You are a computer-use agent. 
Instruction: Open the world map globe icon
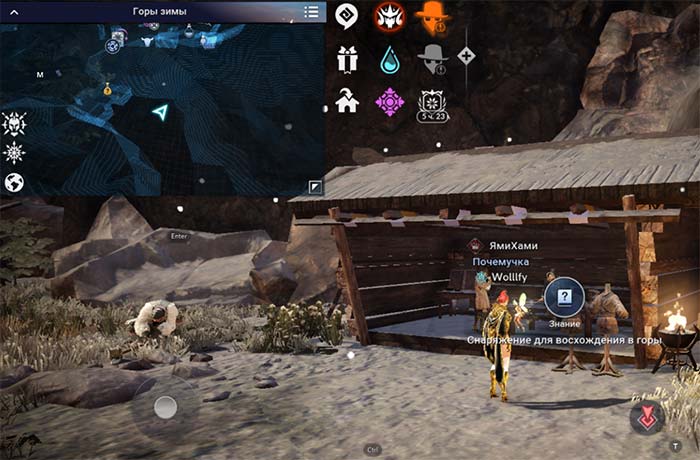(14, 182)
